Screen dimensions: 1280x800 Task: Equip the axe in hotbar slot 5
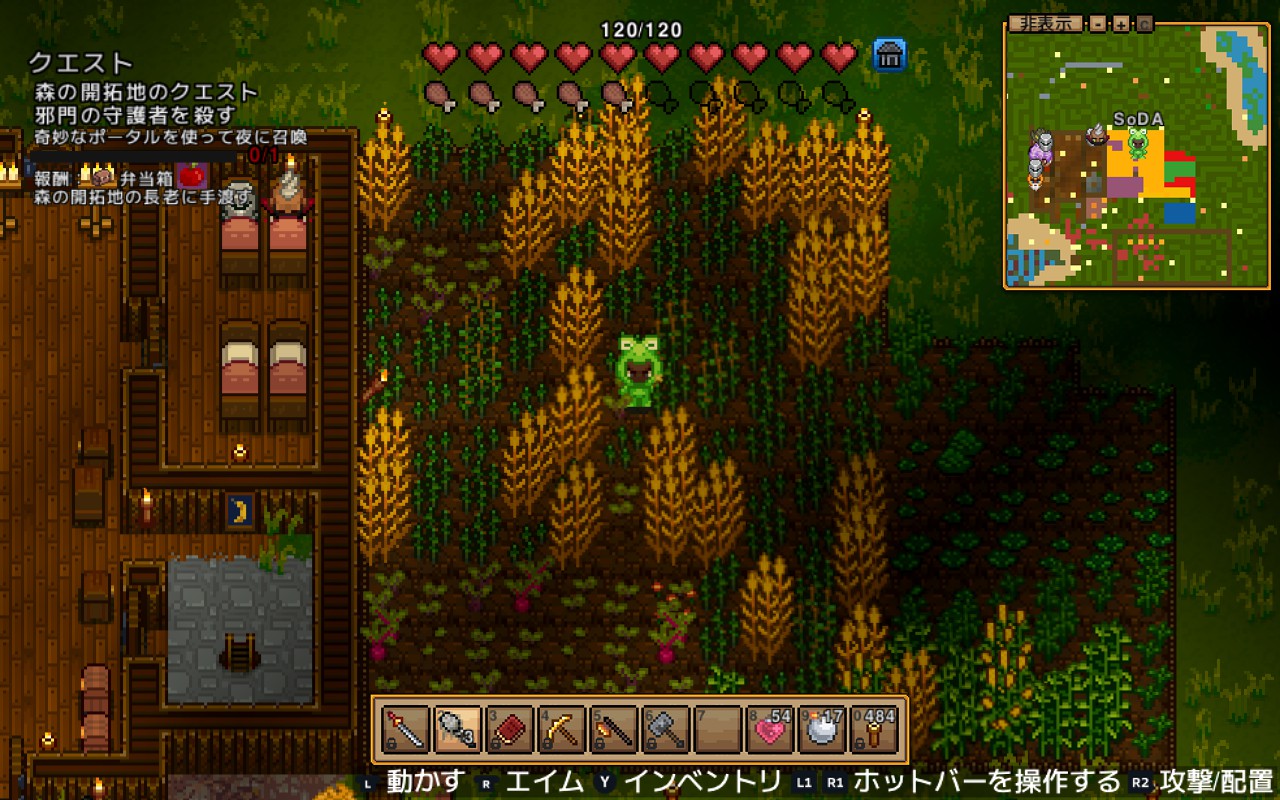[x=614, y=730]
